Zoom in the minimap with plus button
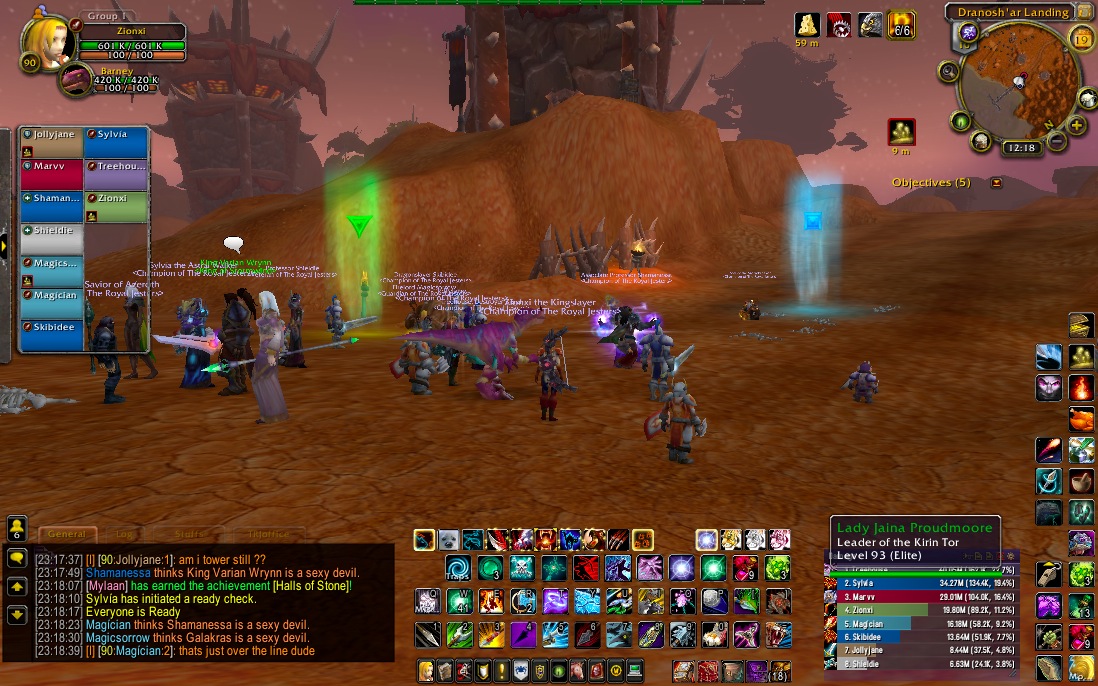Screen dimensions: 1098x686 (1076, 126)
